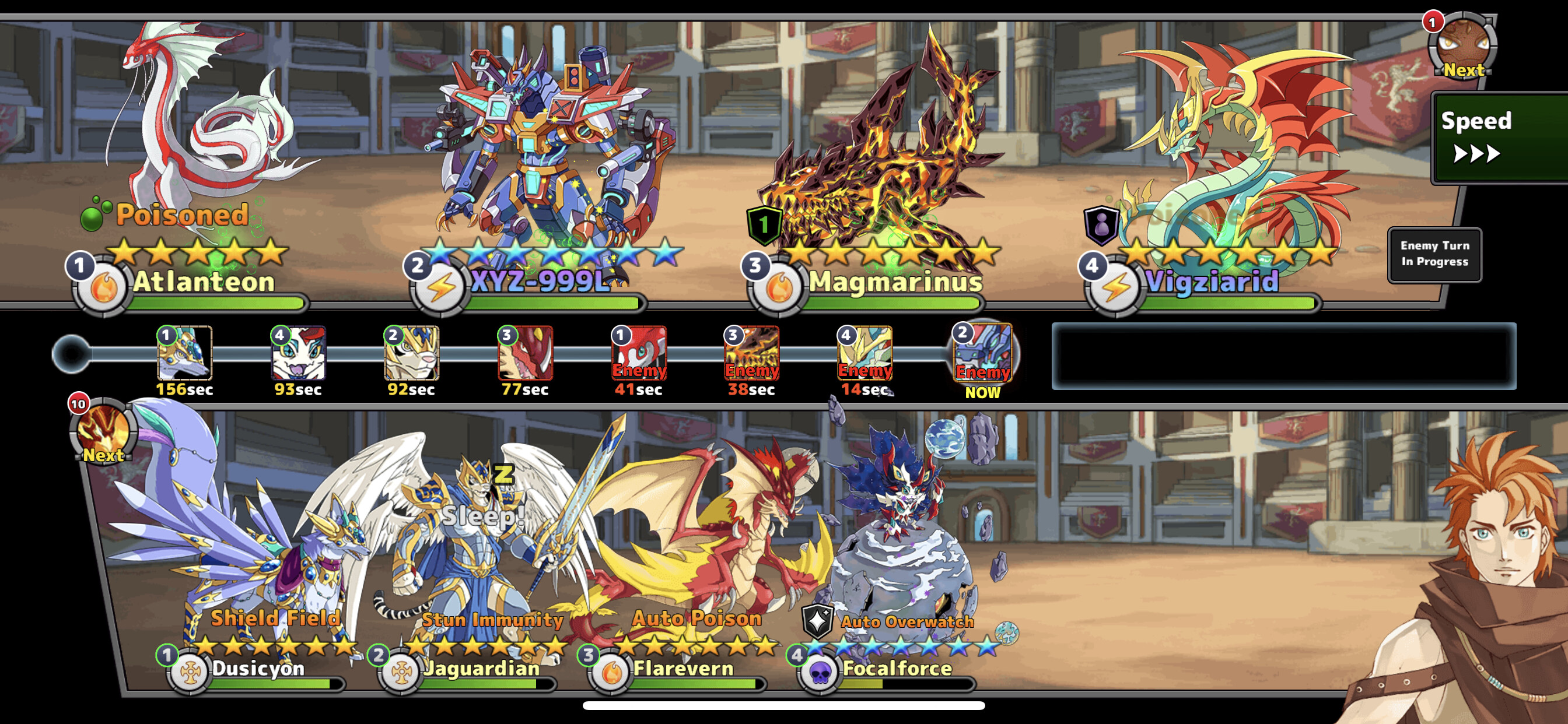The image size is (1568, 724).
Task: Click the 156sec turn-order portrait
Action: (x=184, y=353)
